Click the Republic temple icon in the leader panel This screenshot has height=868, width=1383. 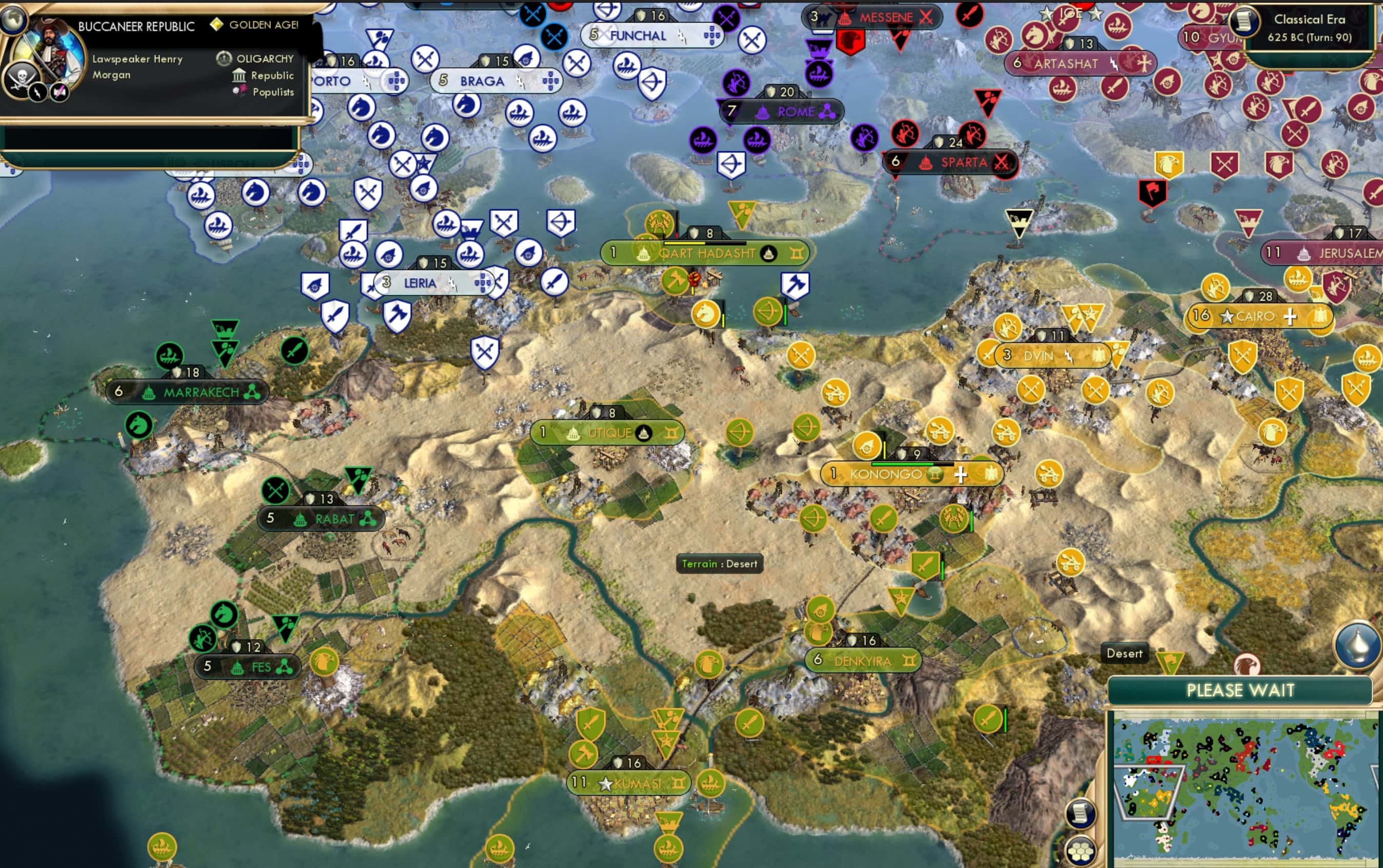[x=240, y=75]
